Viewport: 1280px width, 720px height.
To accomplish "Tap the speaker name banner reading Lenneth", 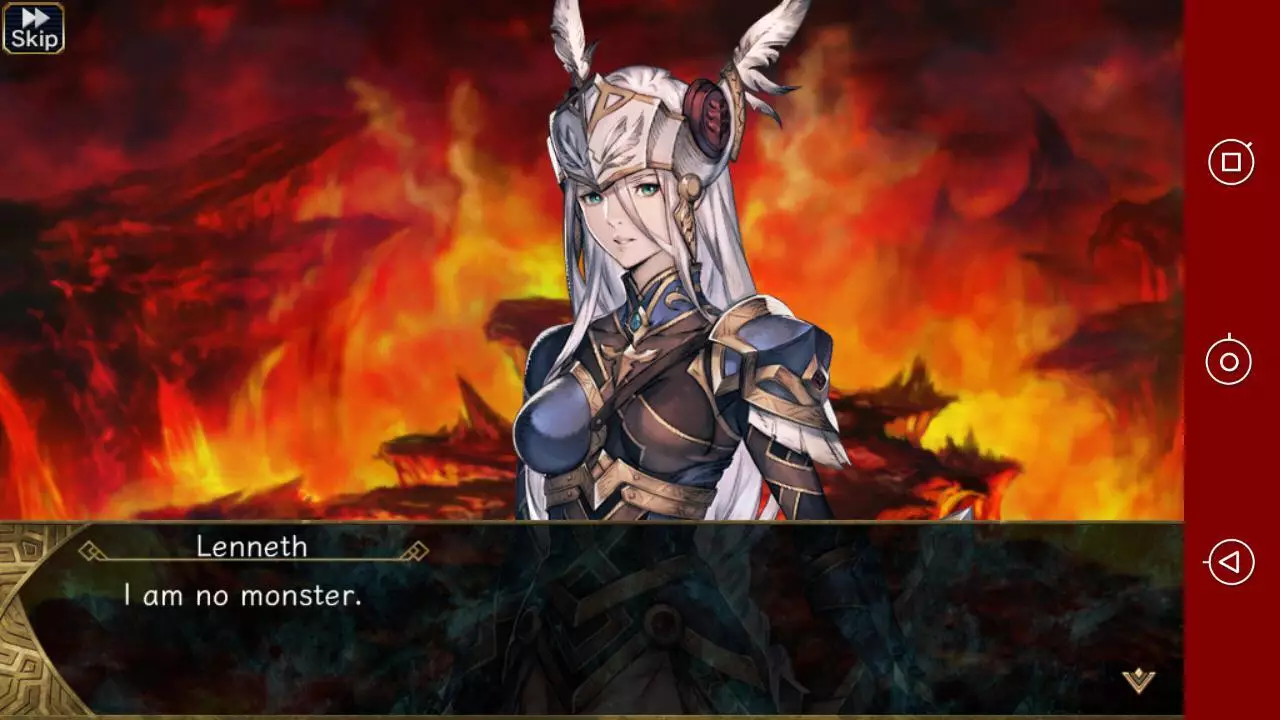I will 252,547.
